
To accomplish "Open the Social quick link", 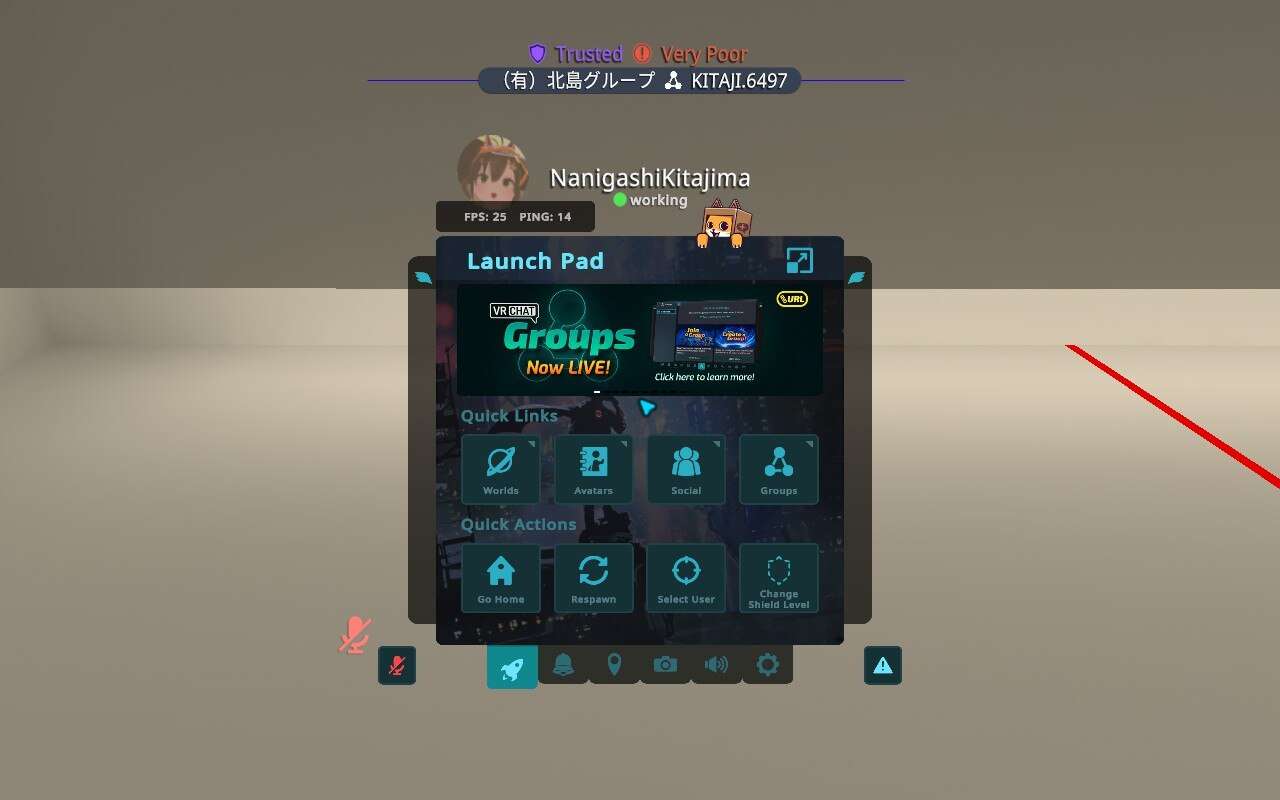I will [686, 470].
